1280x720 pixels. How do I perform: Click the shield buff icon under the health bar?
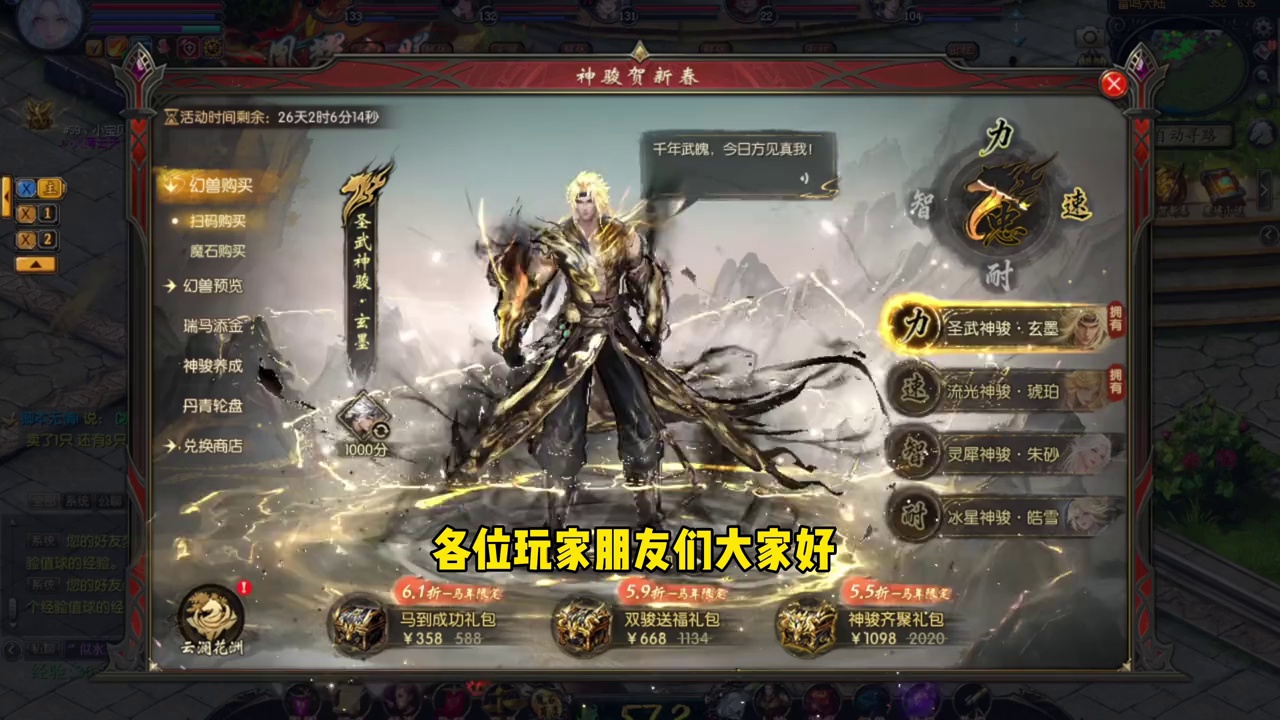pos(187,48)
